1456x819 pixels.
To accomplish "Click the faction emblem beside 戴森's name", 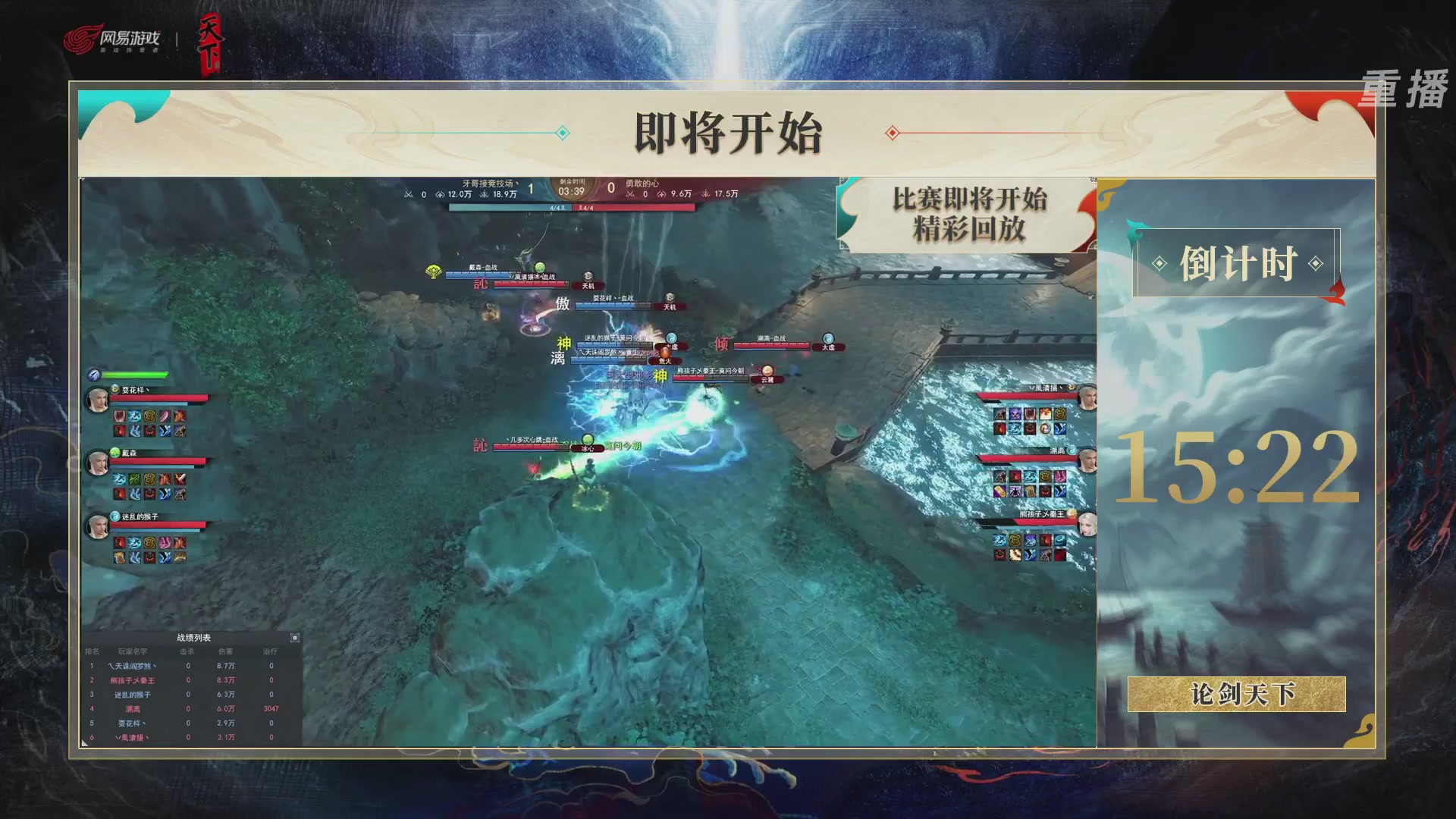I will [115, 452].
